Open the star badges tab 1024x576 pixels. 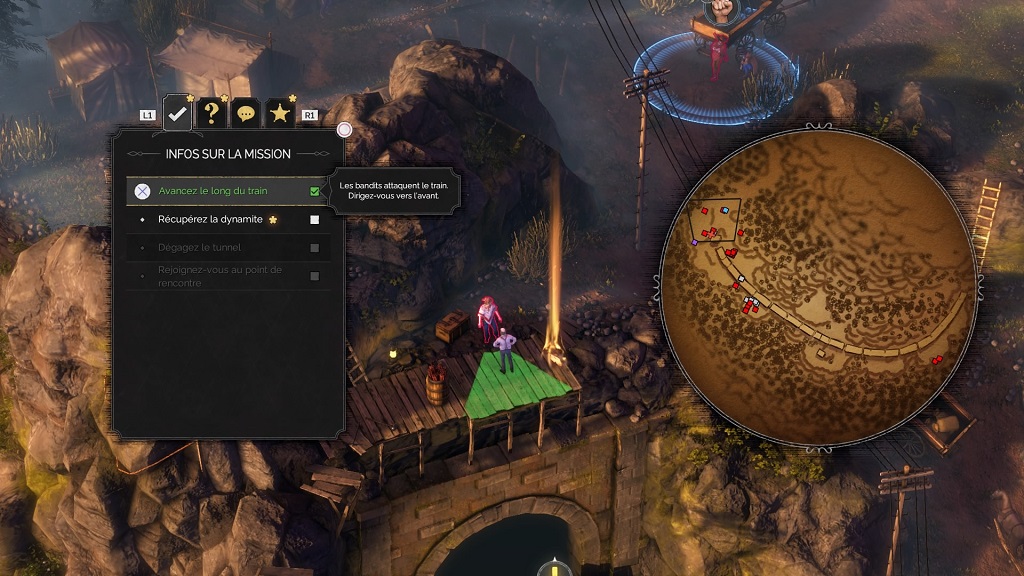point(280,114)
